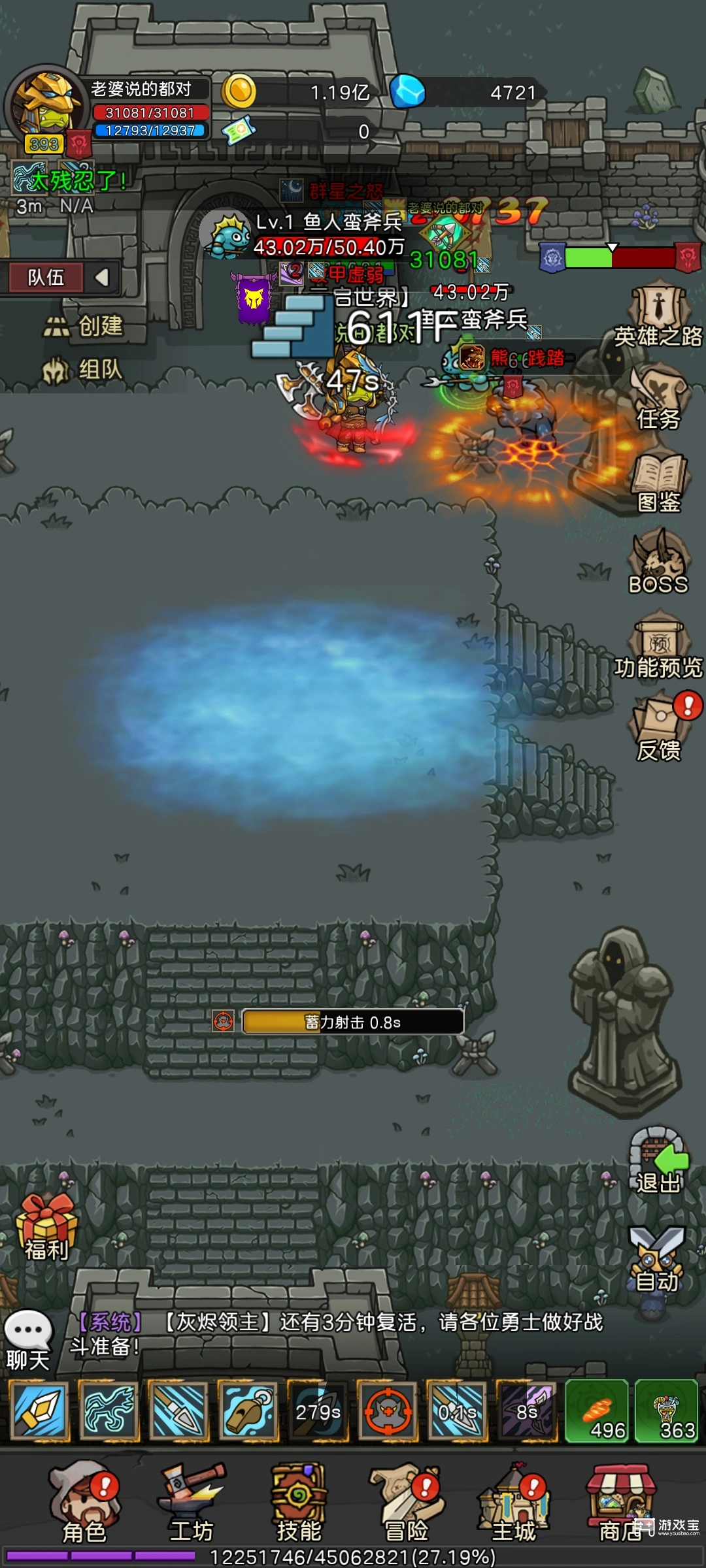Open the 任务 quest scroll
This screenshot has width=706, height=1568.
(x=659, y=399)
